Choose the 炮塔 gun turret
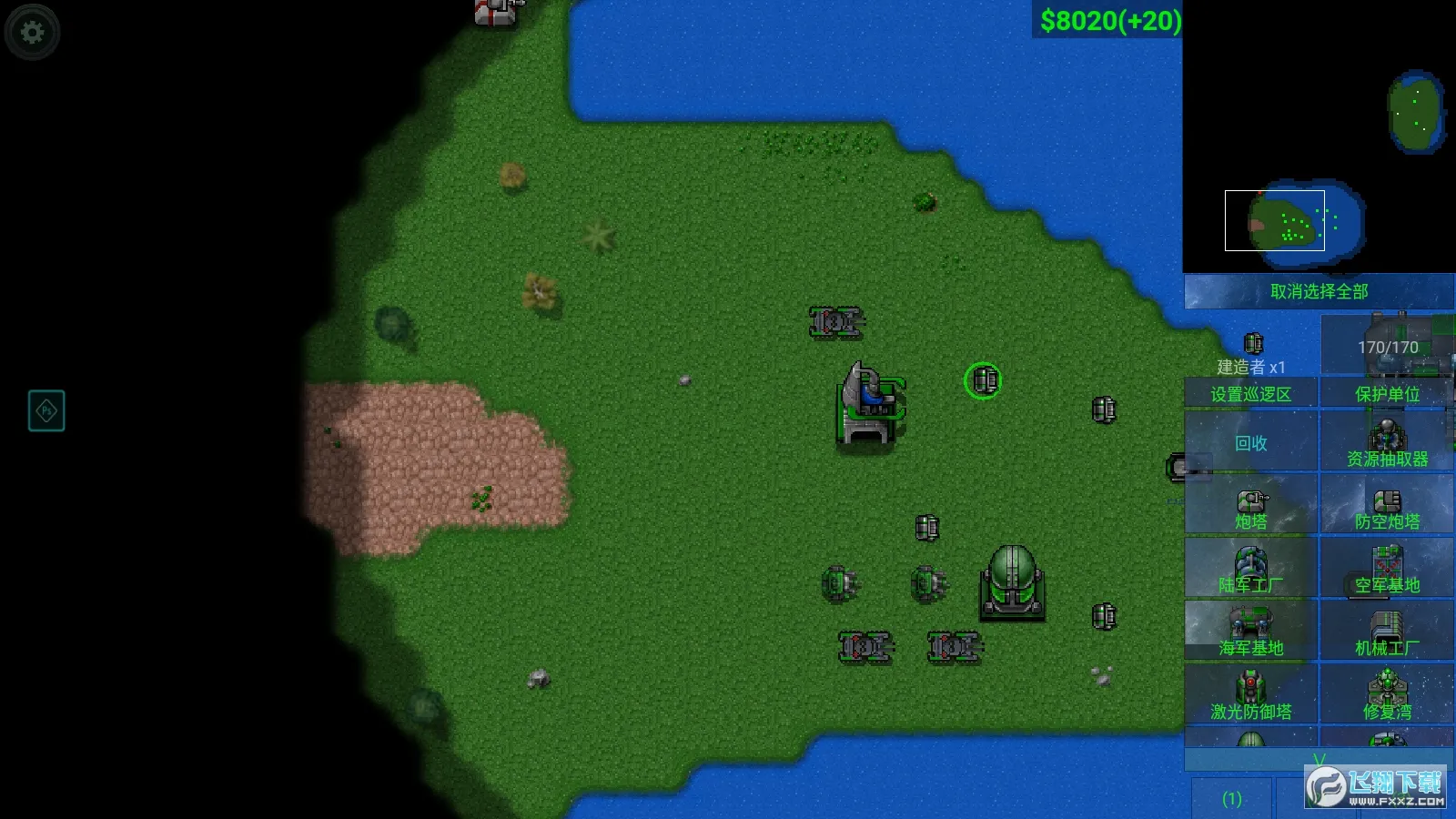The height and width of the screenshot is (819, 1456). 1250,508
